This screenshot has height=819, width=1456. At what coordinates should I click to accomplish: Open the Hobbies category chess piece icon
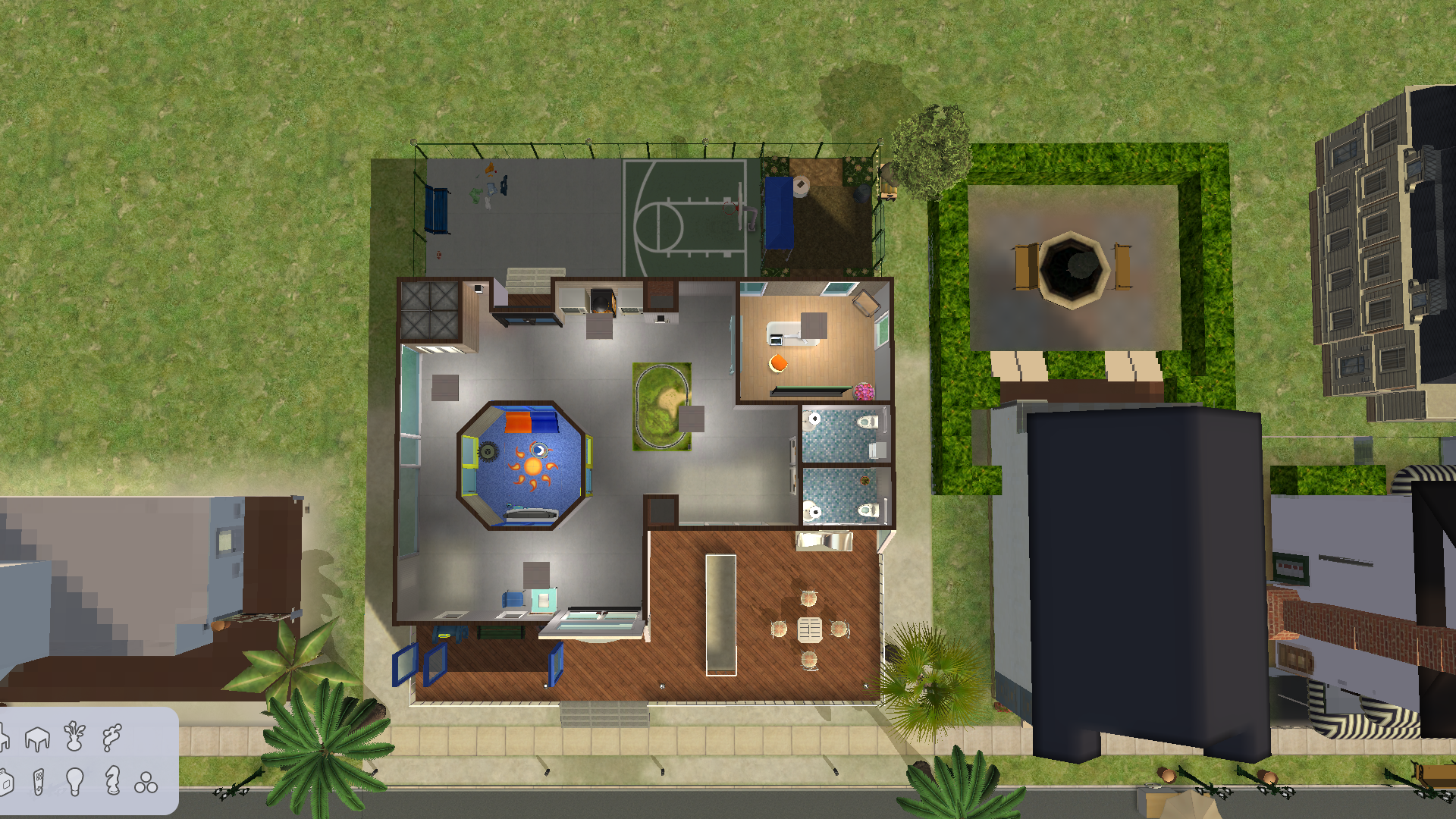111,782
